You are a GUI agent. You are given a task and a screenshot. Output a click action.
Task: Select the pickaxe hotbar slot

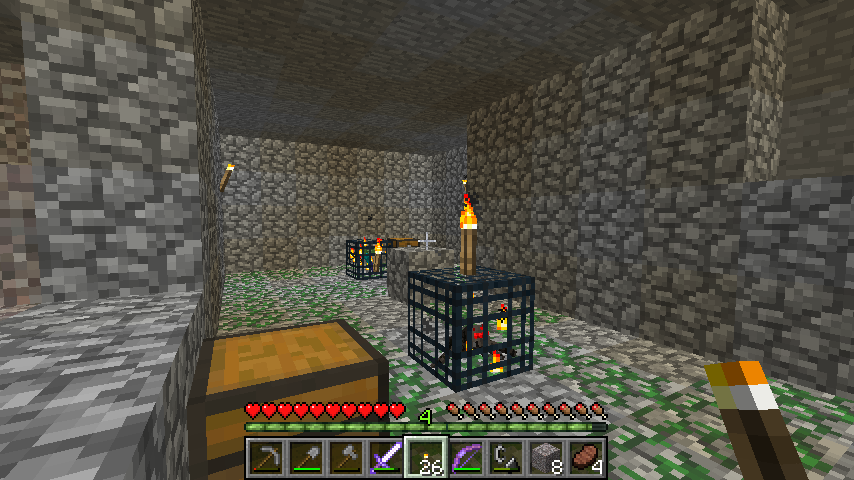coord(265,458)
